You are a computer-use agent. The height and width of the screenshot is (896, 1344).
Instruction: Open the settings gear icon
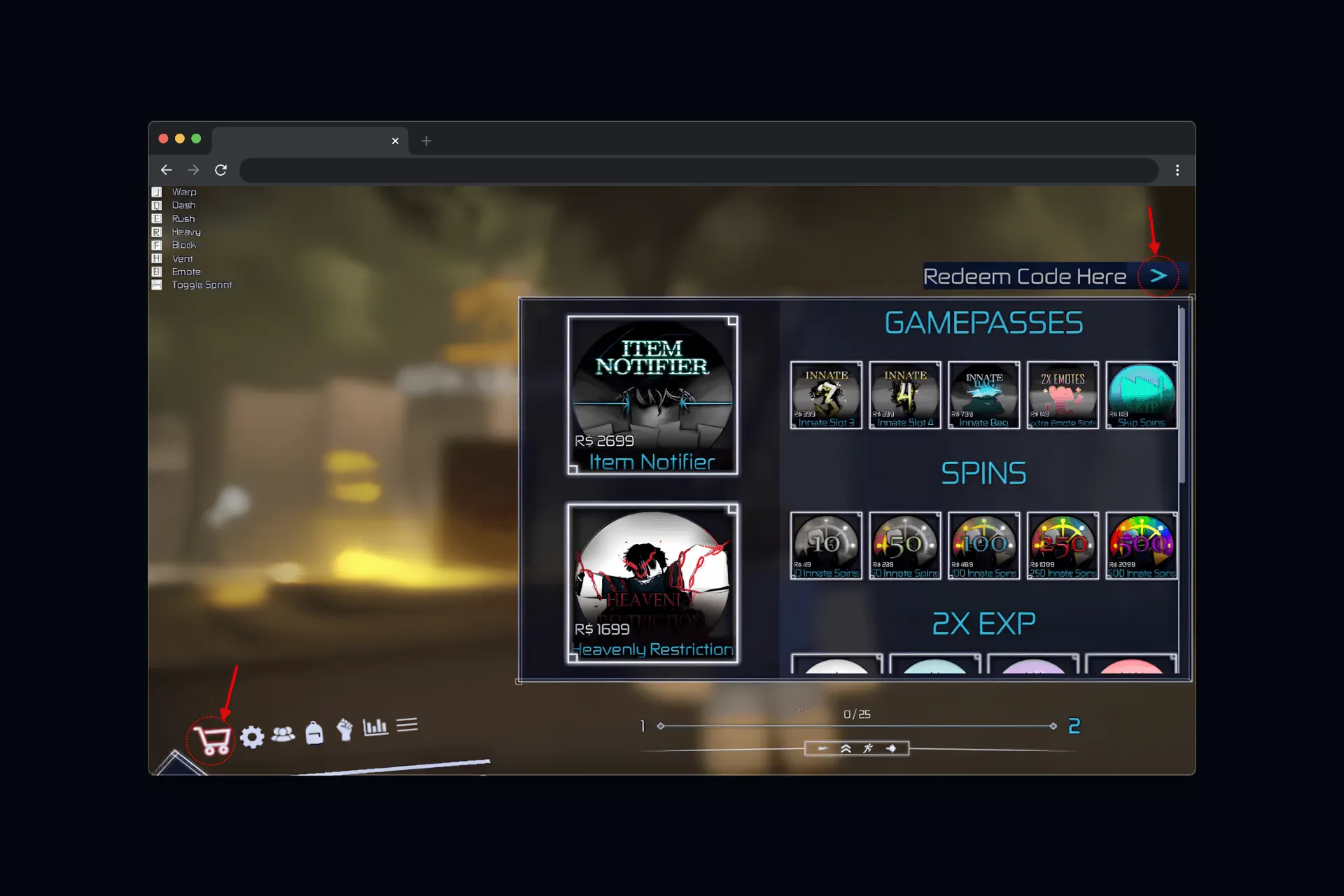pos(253,736)
